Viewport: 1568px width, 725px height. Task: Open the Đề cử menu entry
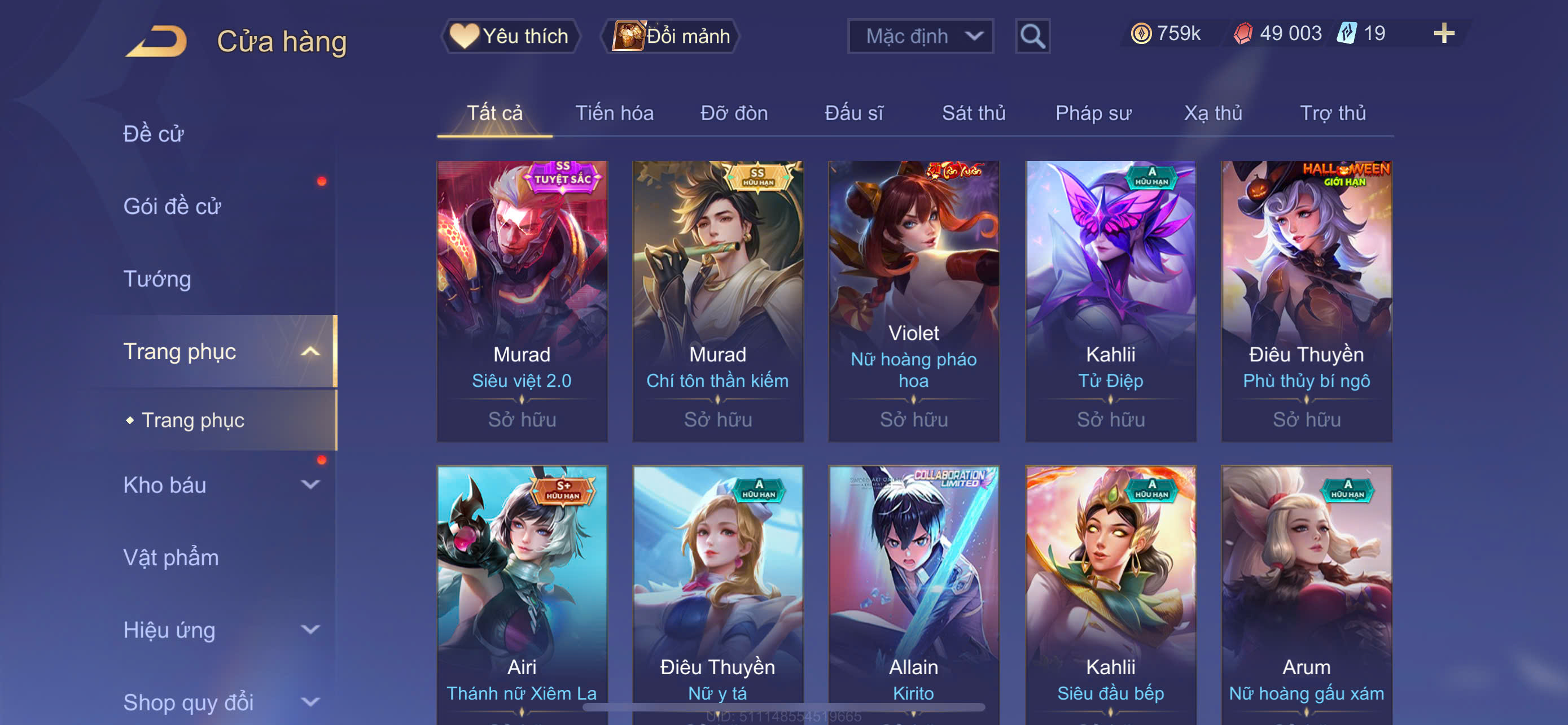pos(154,134)
